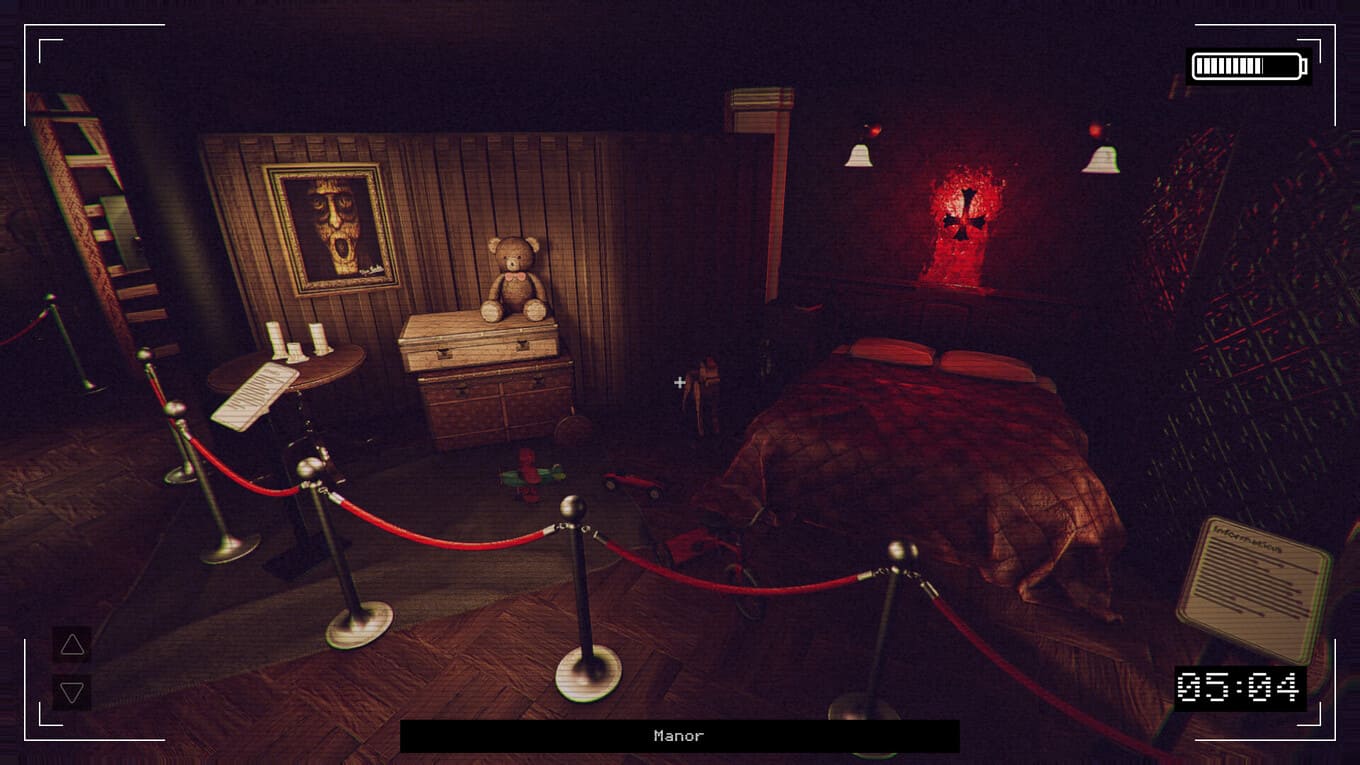Click the up triangle camera button
1360x765 pixels.
tap(72, 645)
